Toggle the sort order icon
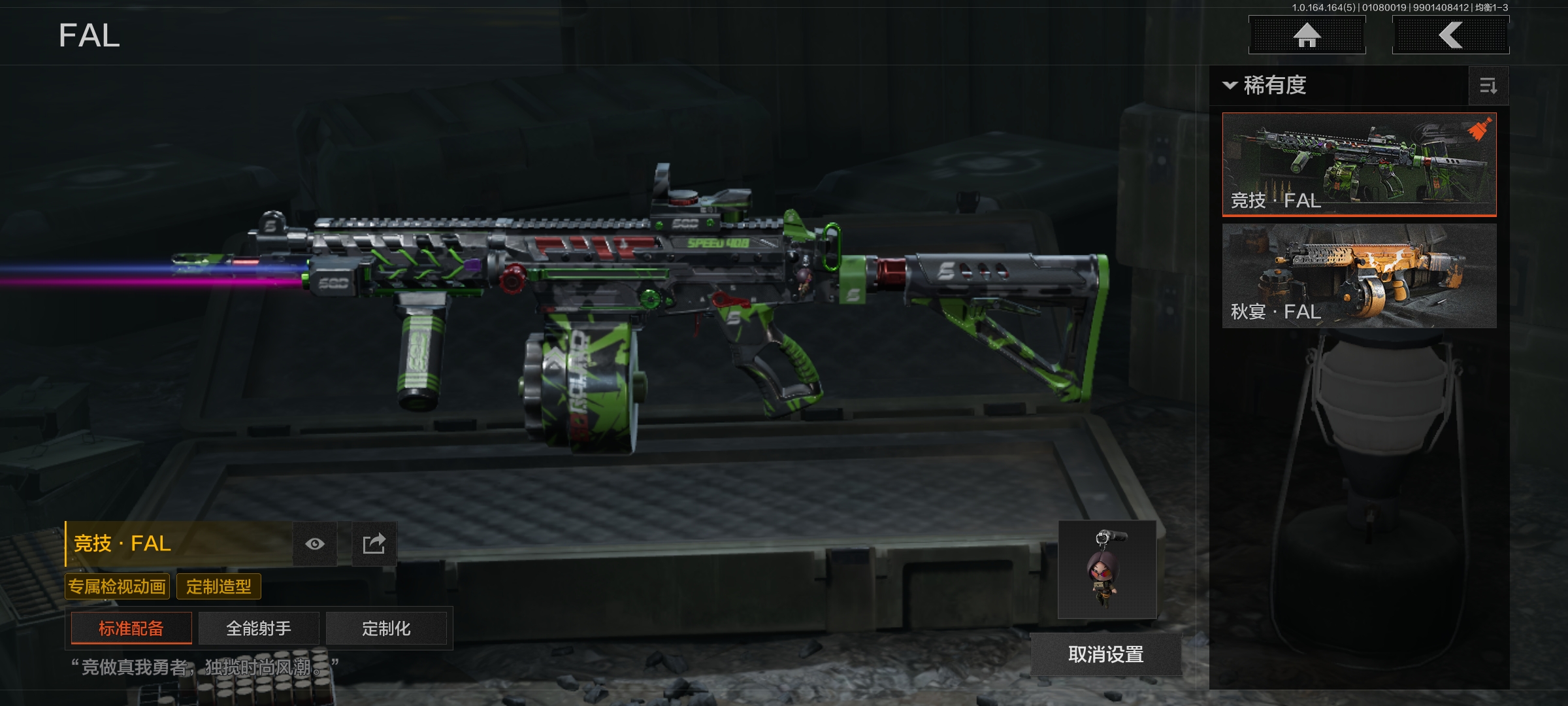The width and height of the screenshot is (1568, 706). coord(1488,86)
